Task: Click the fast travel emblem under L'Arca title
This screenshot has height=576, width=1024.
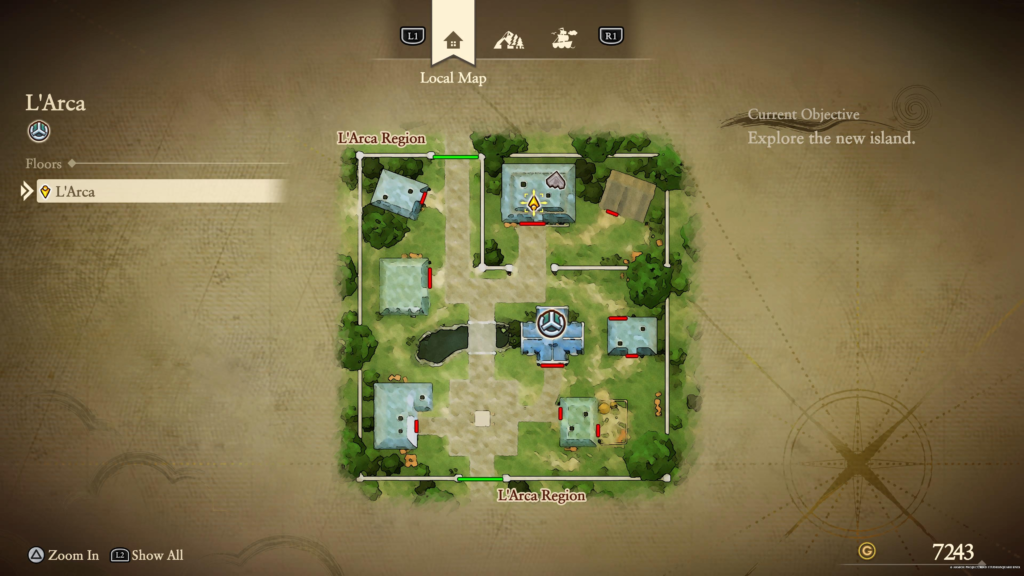Action: click(39, 131)
